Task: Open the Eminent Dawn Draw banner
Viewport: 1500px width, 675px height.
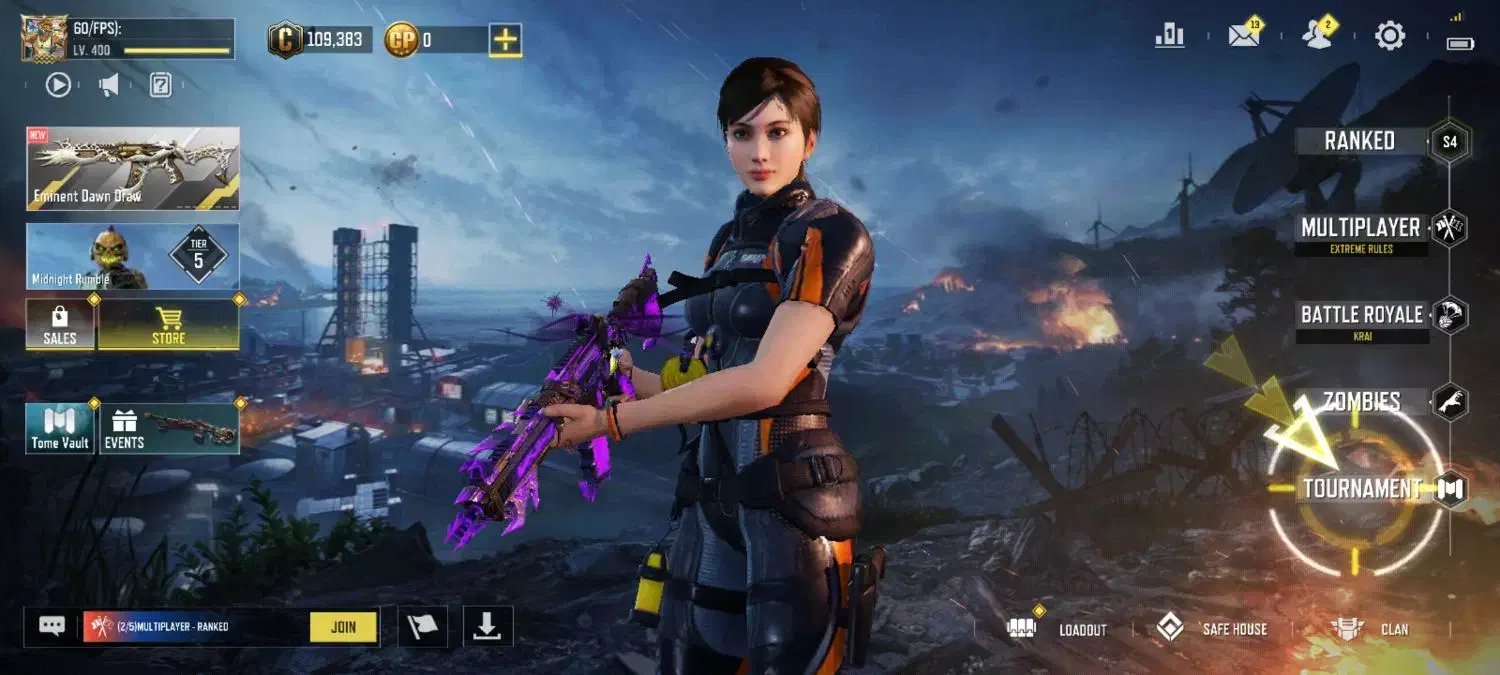Action: [133, 168]
